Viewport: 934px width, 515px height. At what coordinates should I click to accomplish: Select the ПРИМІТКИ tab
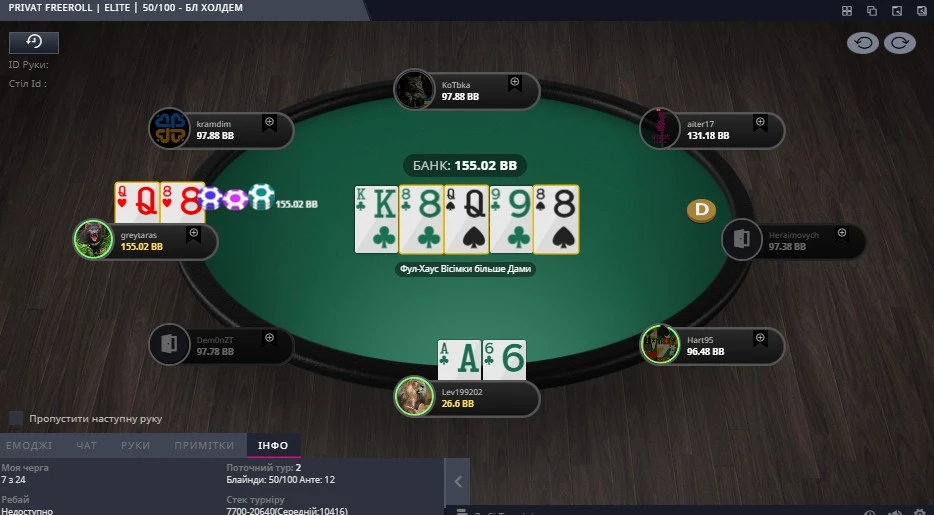(x=204, y=446)
